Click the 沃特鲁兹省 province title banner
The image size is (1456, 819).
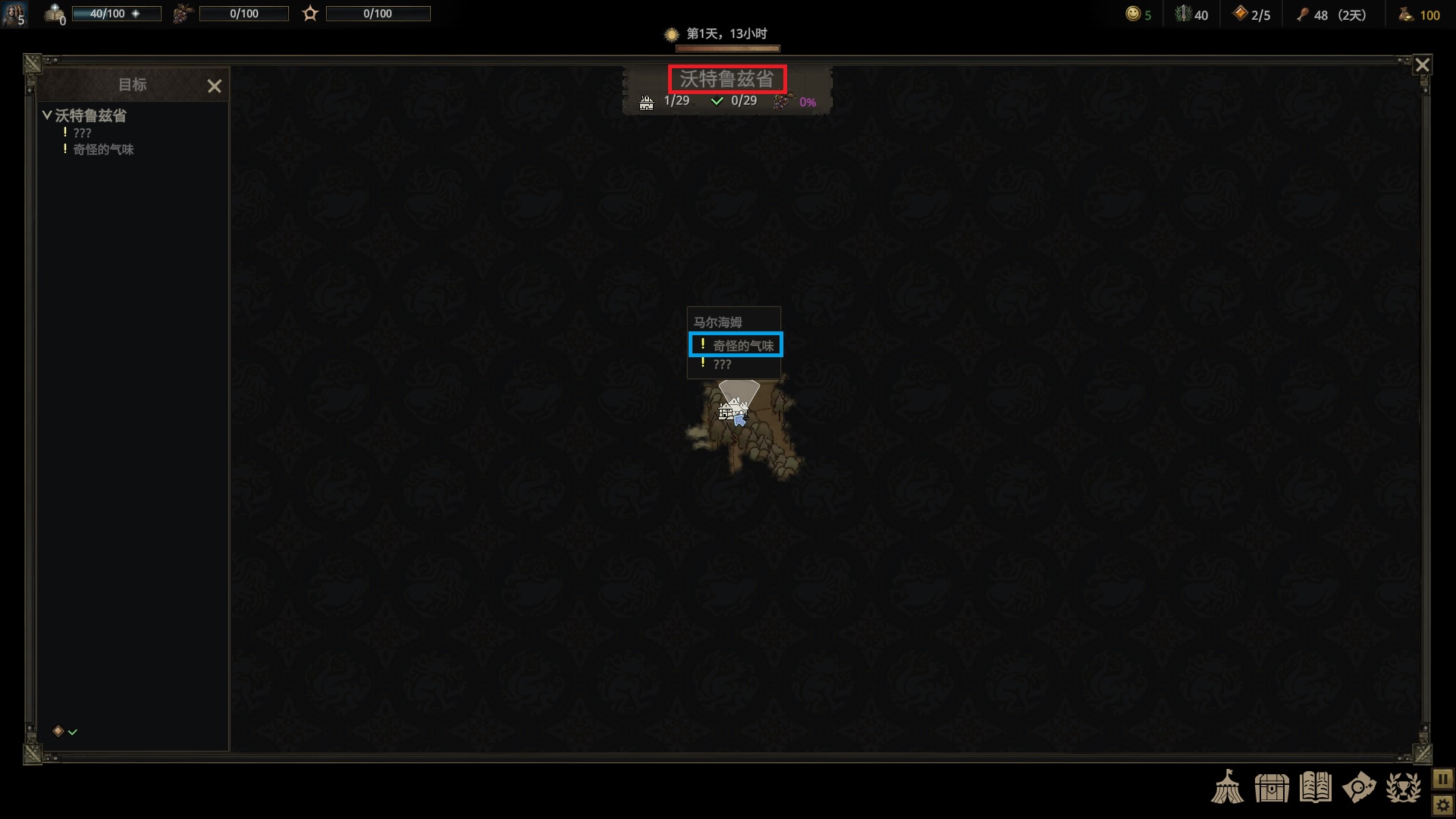click(726, 79)
